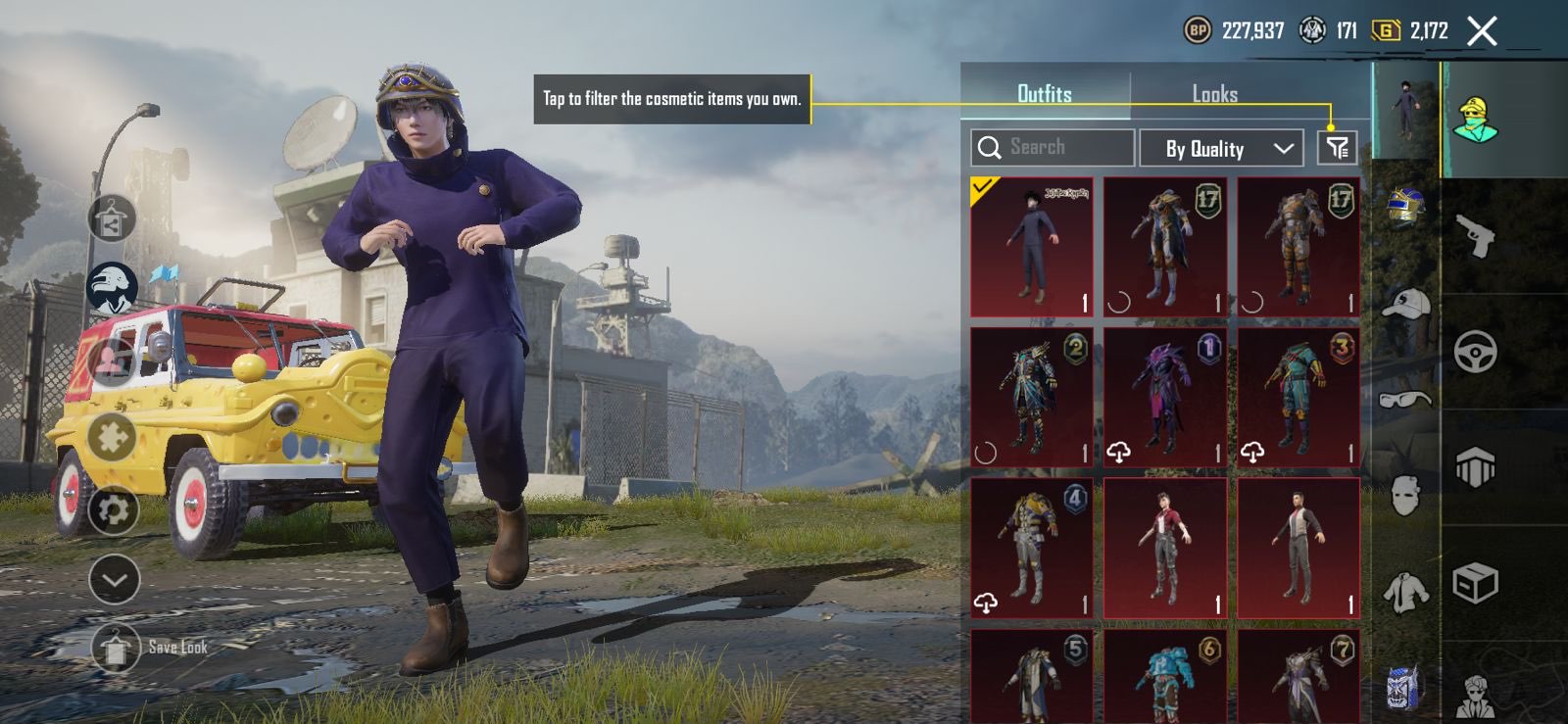Select the outfit marked with badge 4

pyautogui.click(x=1031, y=548)
